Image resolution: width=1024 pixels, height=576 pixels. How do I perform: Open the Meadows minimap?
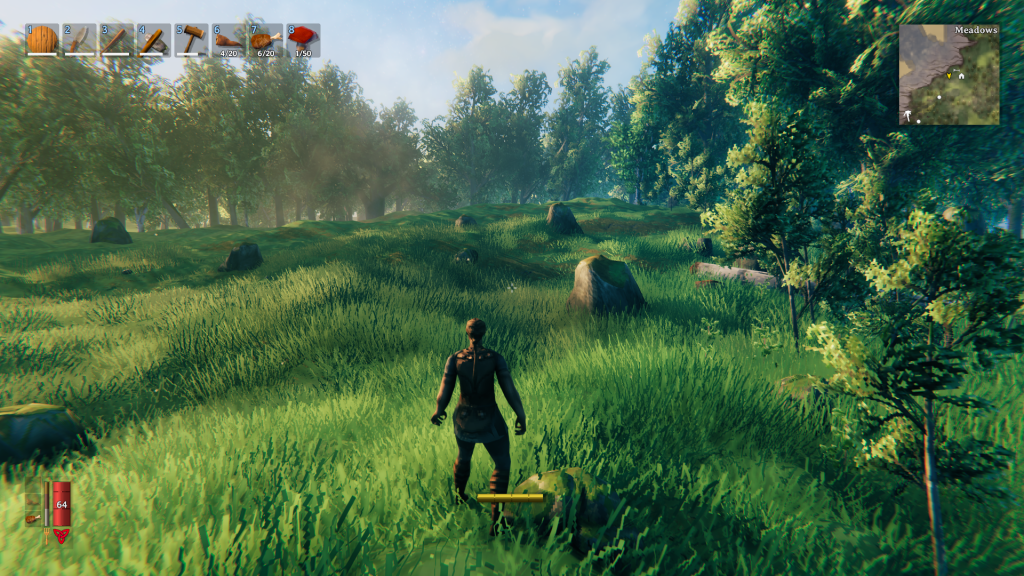949,75
